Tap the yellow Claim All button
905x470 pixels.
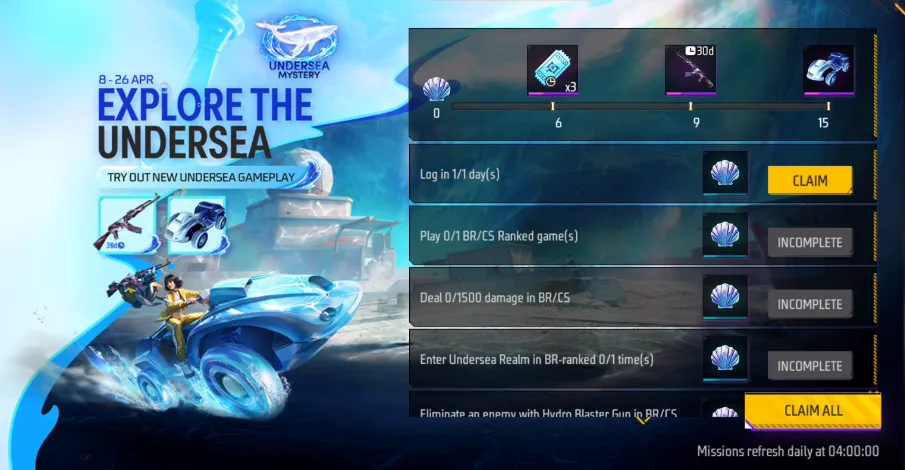(811, 410)
